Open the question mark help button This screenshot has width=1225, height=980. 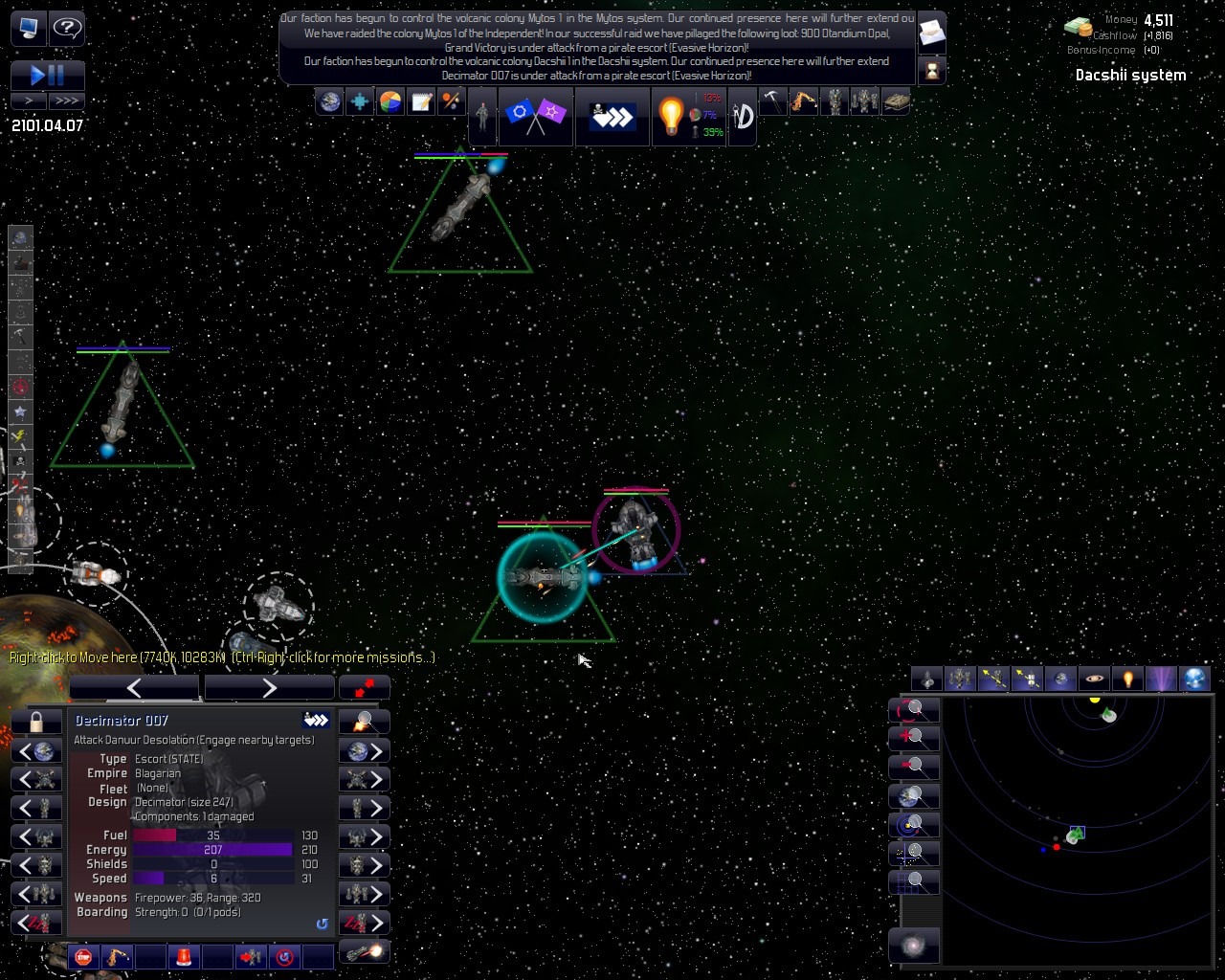coord(66,28)
